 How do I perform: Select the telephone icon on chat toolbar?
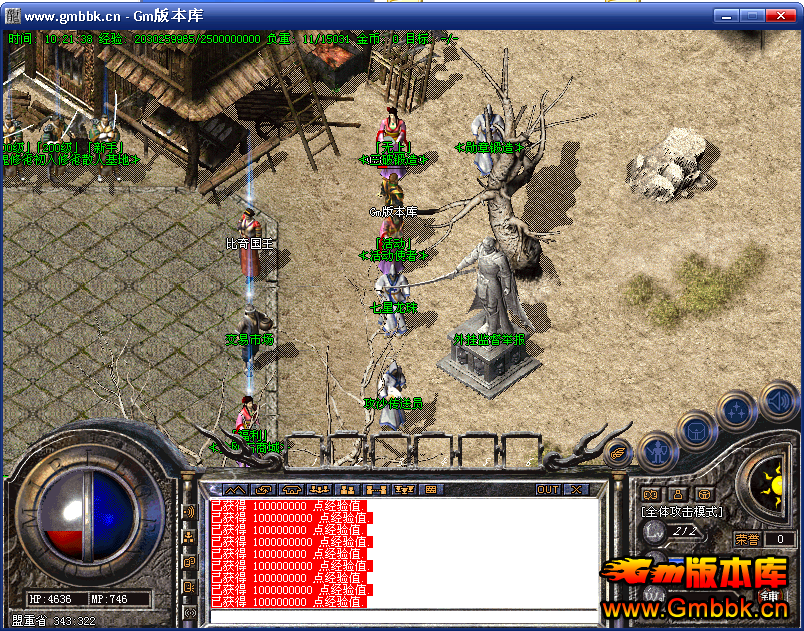point(292,490)
